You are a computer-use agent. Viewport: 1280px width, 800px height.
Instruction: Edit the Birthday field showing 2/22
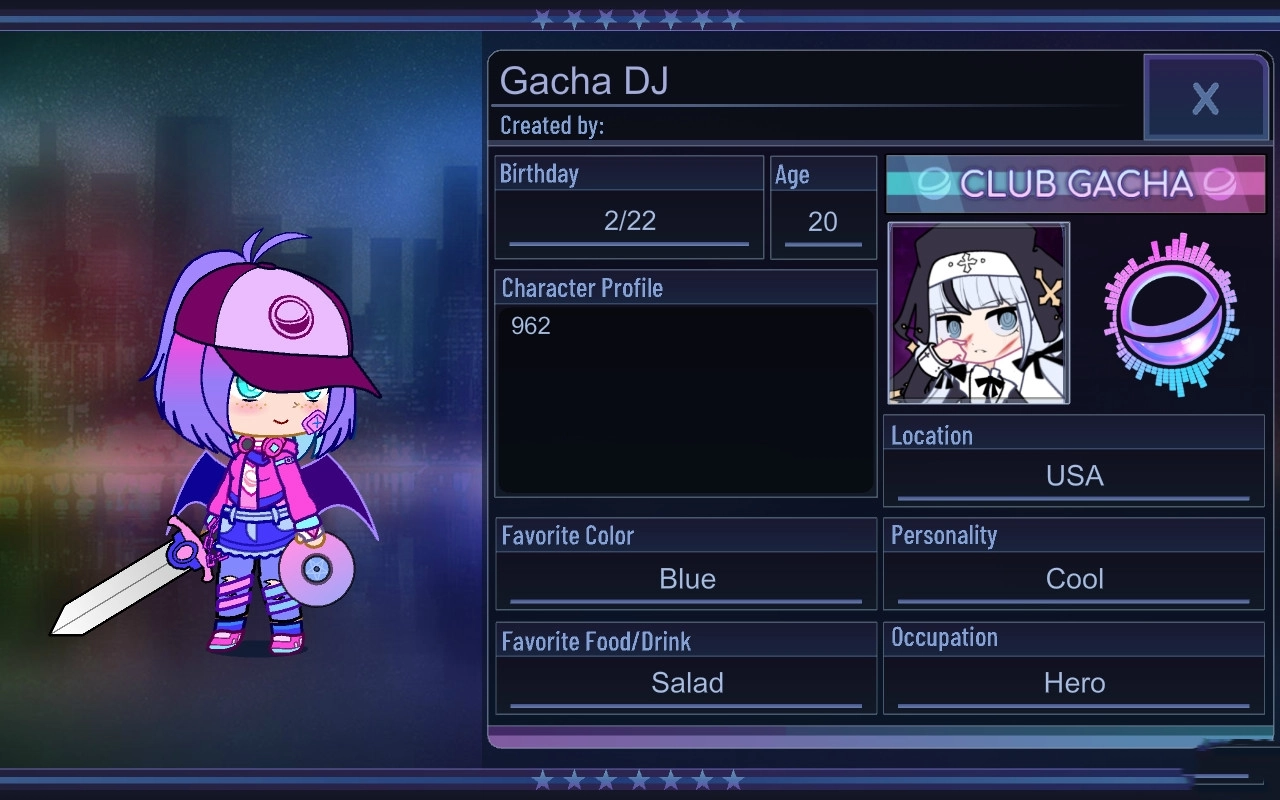click(628, 222)
